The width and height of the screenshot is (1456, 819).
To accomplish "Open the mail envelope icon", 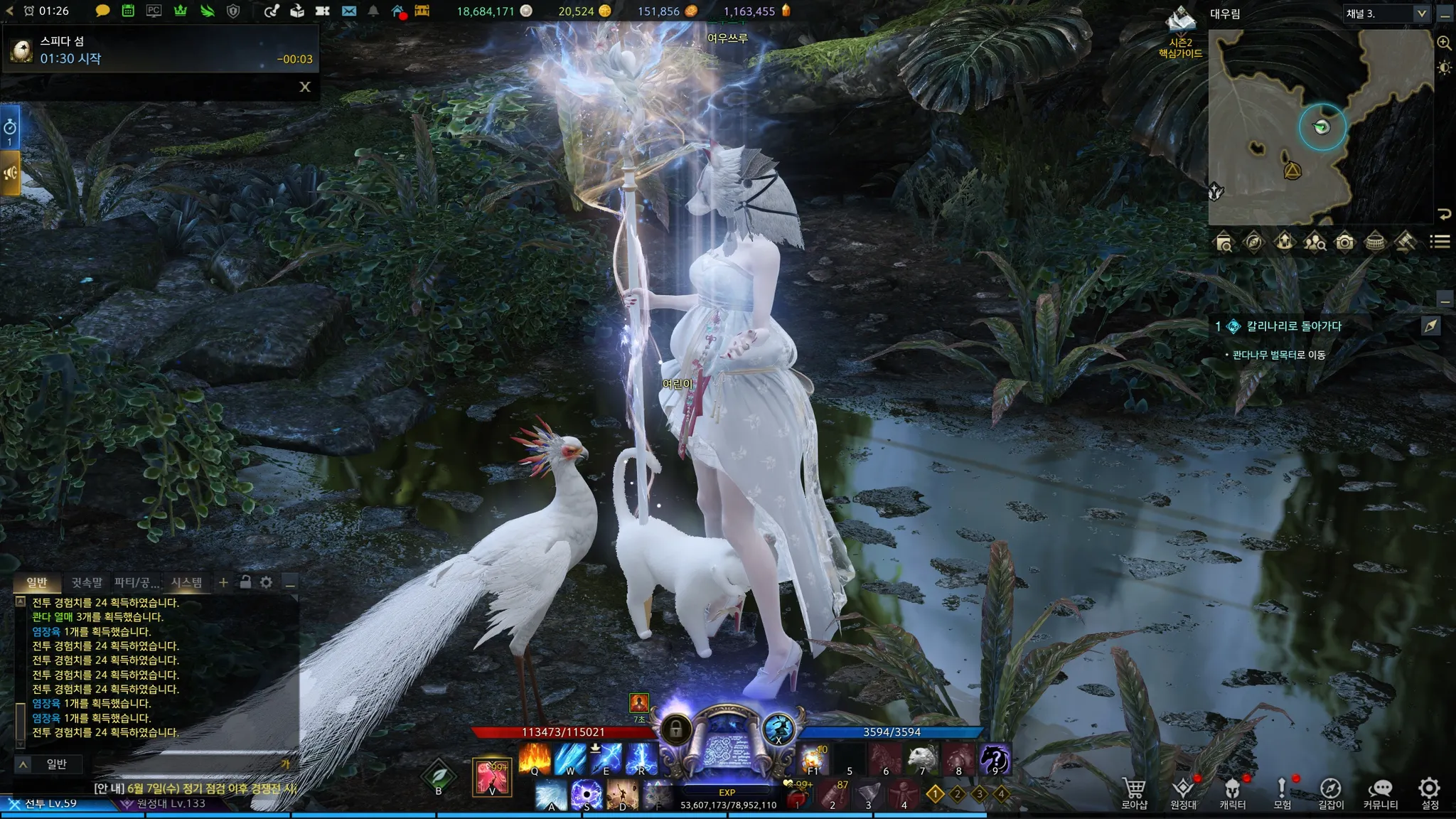I will coord(349,11).
